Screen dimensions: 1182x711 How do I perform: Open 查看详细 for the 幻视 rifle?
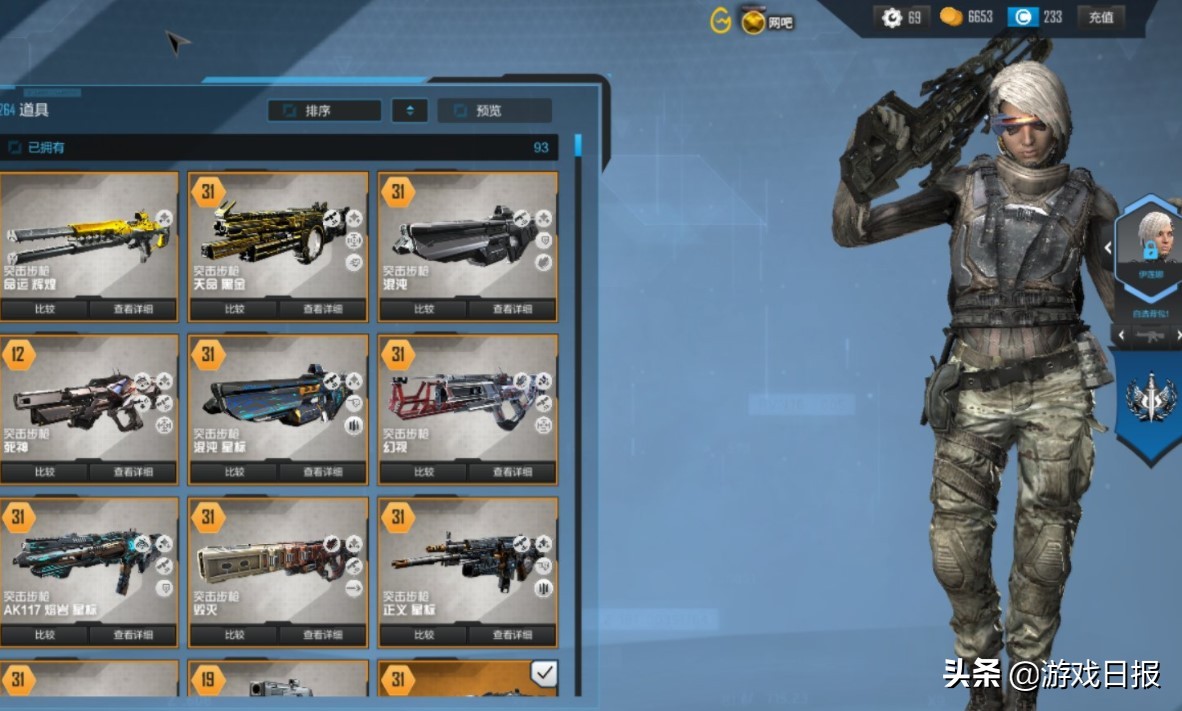coord(513,472)
